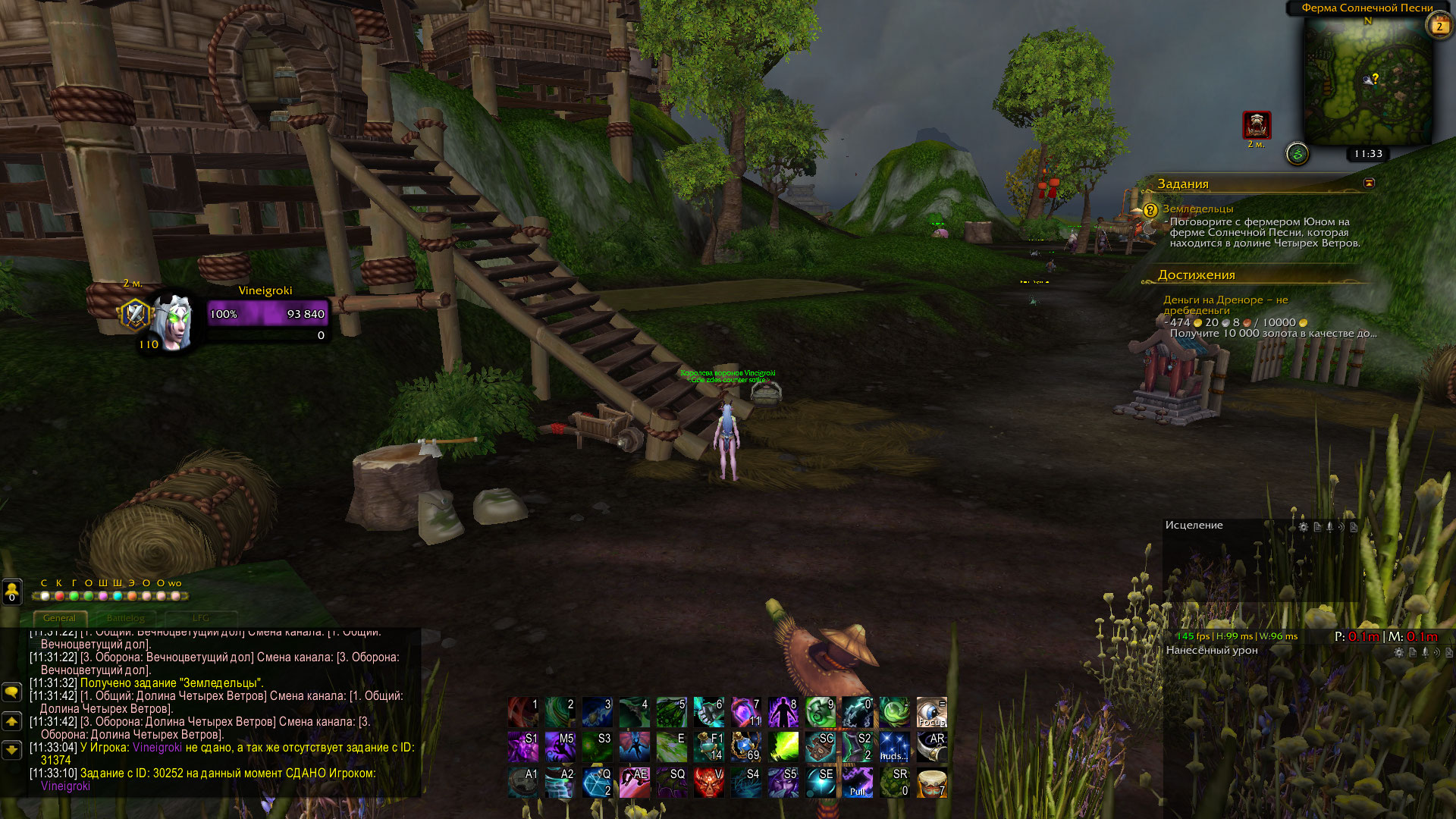
Task: Use the red demon face ability
Action: tap(708, 783)
